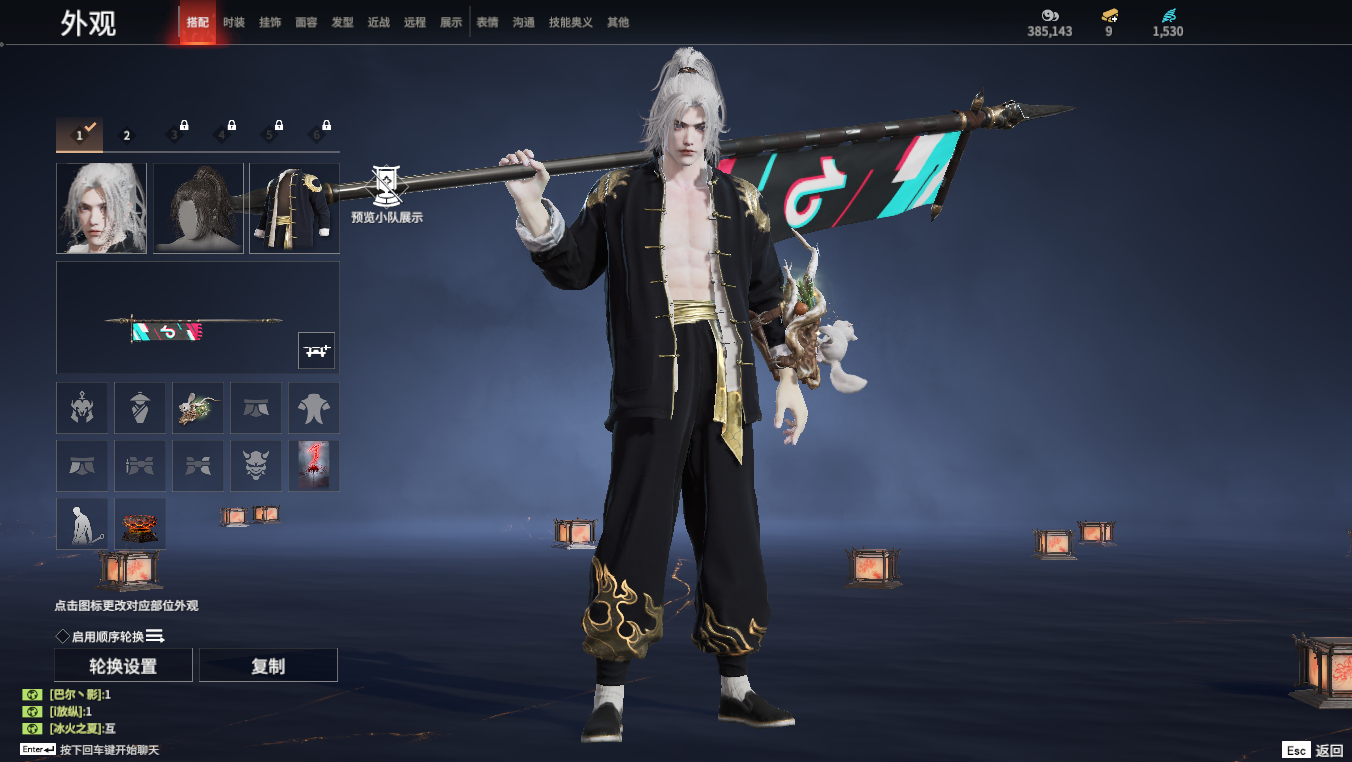Screen dimensions: 1352x762
Task: Select the 其他 tab
Action: click(618, 22)
